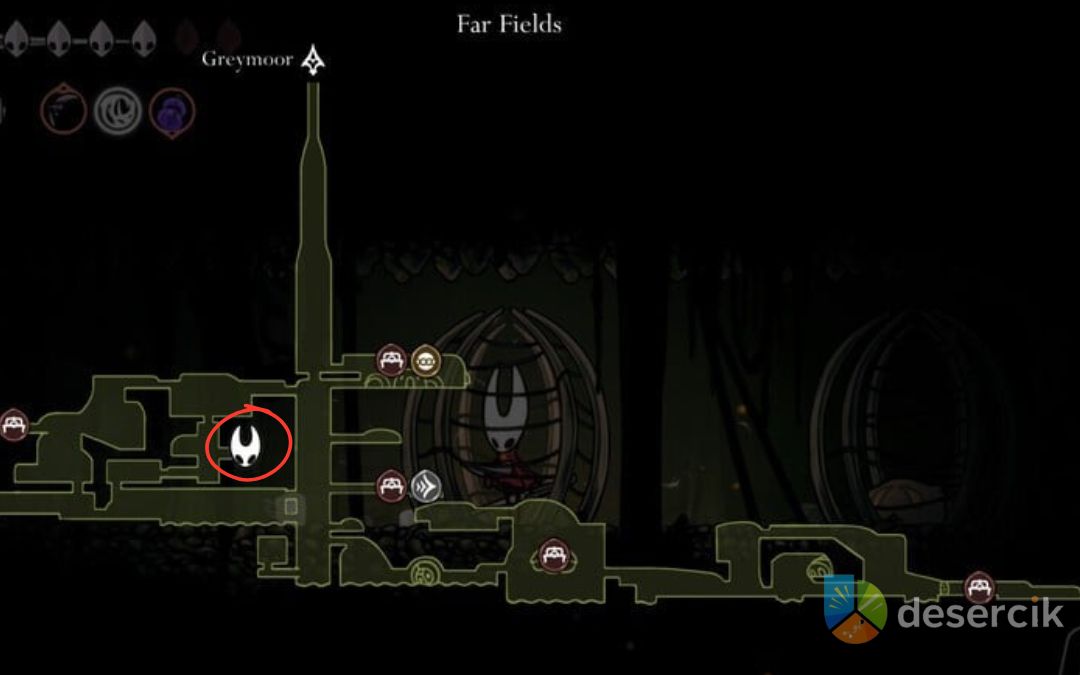Choose the dark red-ringed tool icon
This screenshot has height=675, width=1080.
pyautogui.click(x=63, y=111)
